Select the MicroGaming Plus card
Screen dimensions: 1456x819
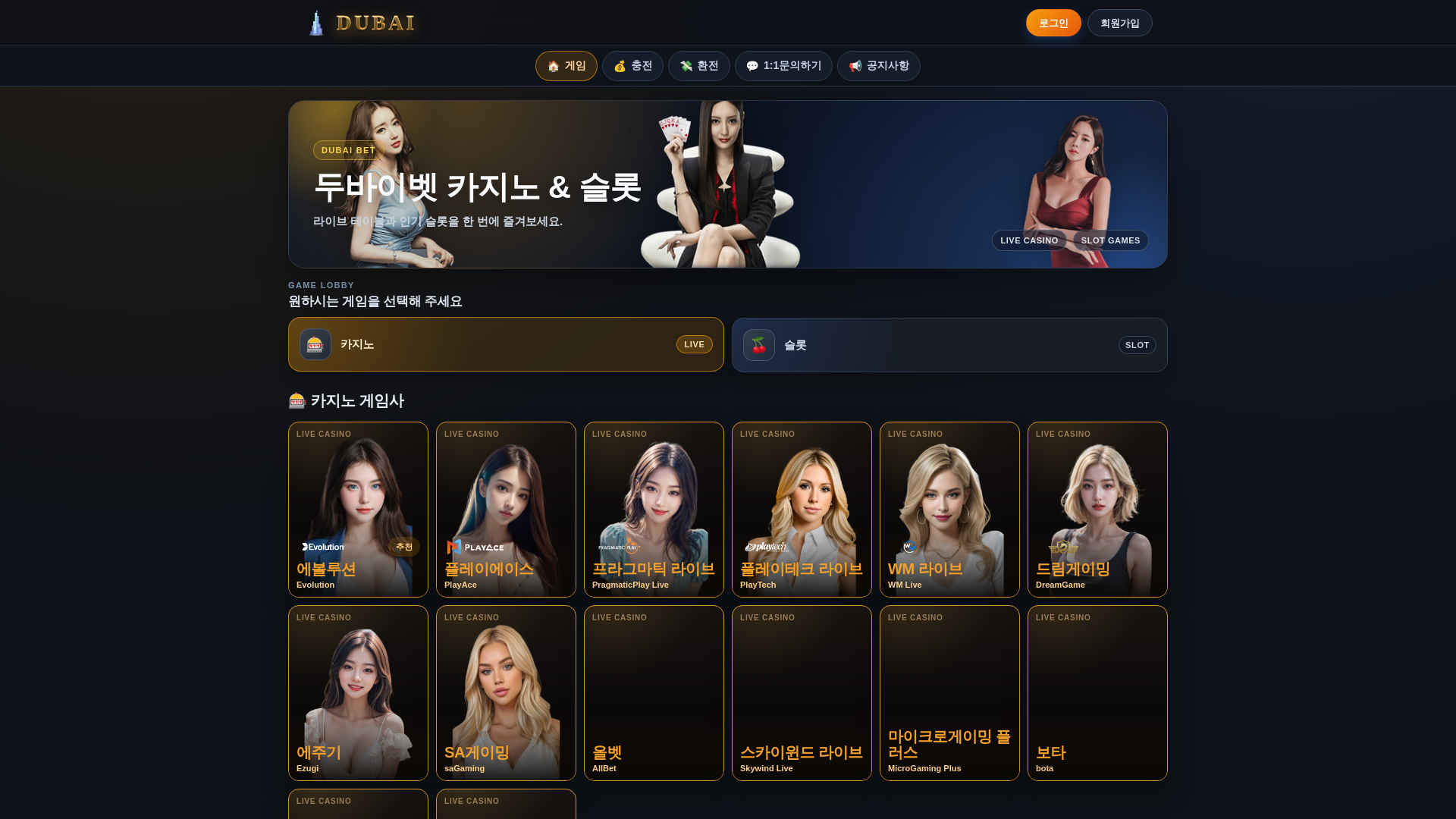[949, 693]
